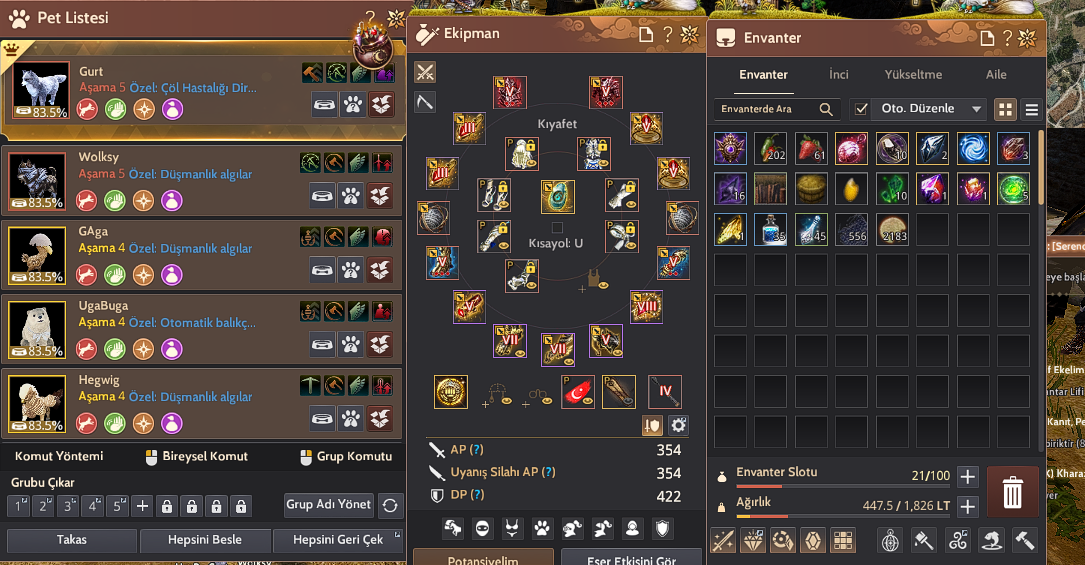The image size is (1085, 565).
Task: Recall all pets with Hepsini Geri Çek
Action: click(x=338, y=540)
